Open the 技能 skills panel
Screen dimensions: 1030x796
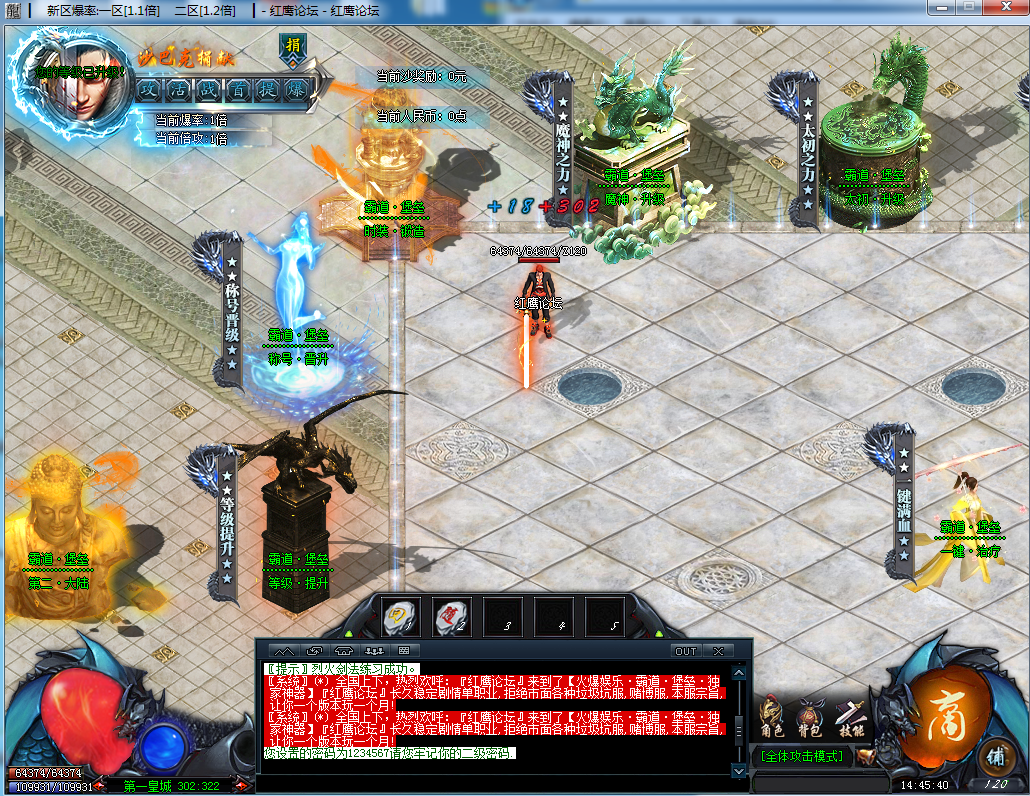coord(850,716)
